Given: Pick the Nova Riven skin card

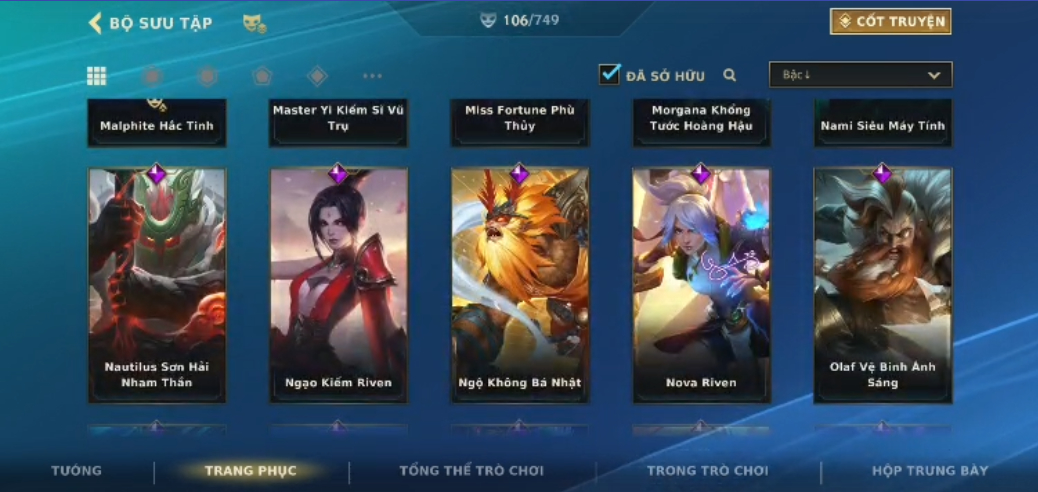Looking at the screenshot, I should [x=701, y=285].
